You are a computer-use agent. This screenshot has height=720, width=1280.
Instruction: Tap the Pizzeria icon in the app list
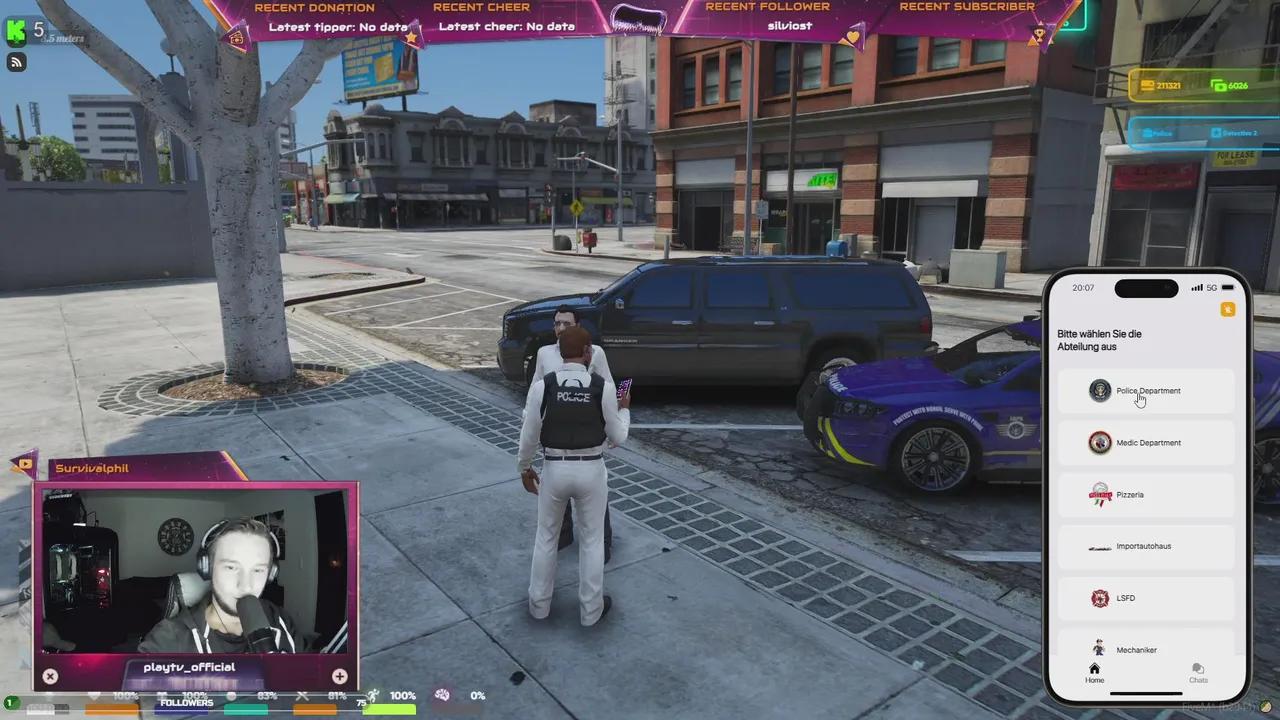click(x=1100, y=494)
